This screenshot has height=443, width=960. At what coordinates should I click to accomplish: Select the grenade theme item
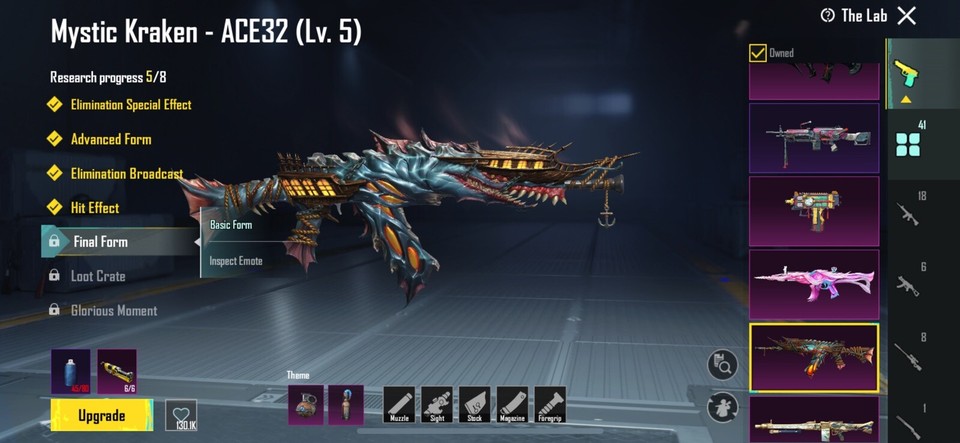(306, 404)
